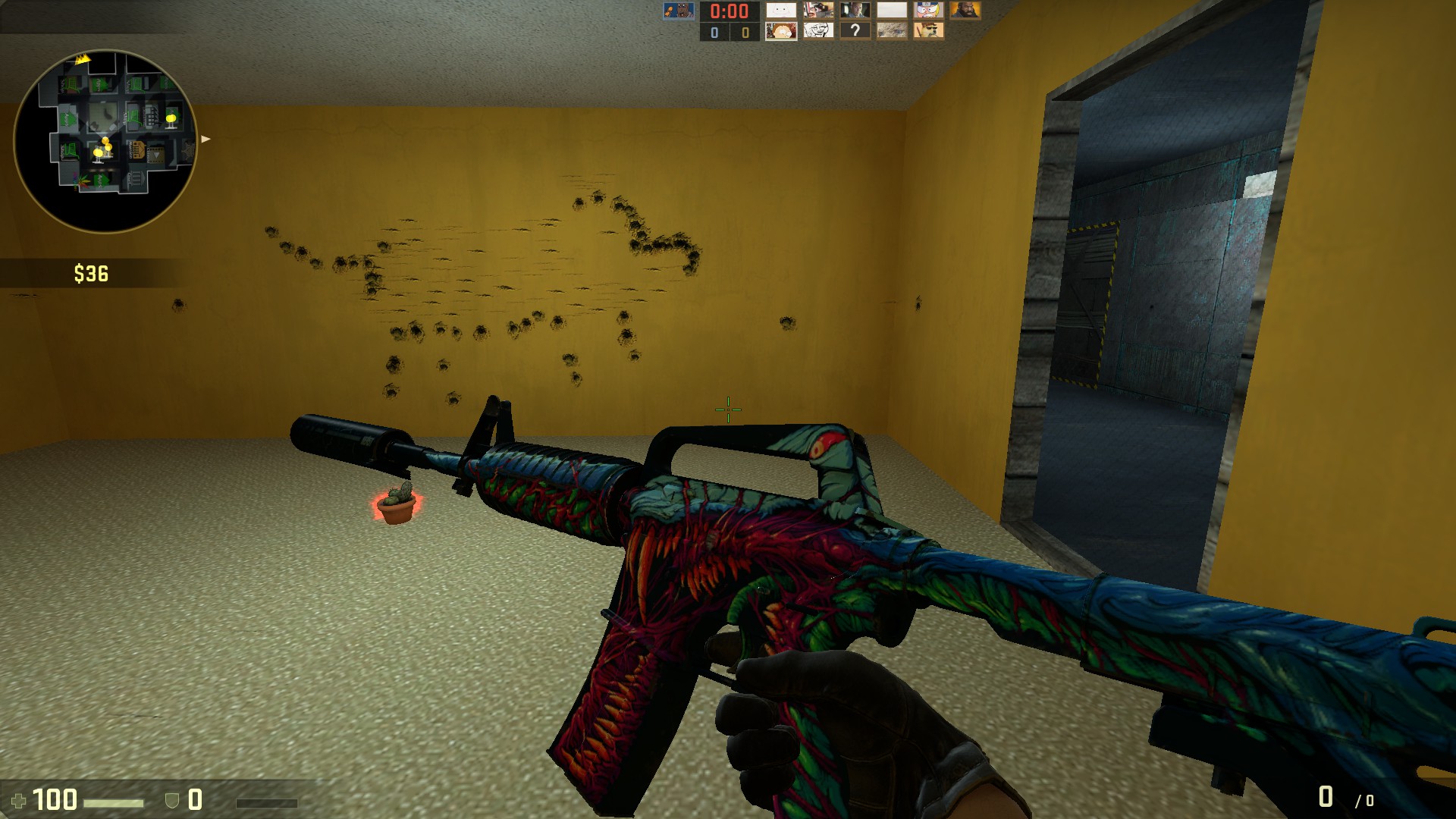Viewport: 1456px width, 819px height.
Task: Click the circular radar minimap
Action: [x=105, y=141]
